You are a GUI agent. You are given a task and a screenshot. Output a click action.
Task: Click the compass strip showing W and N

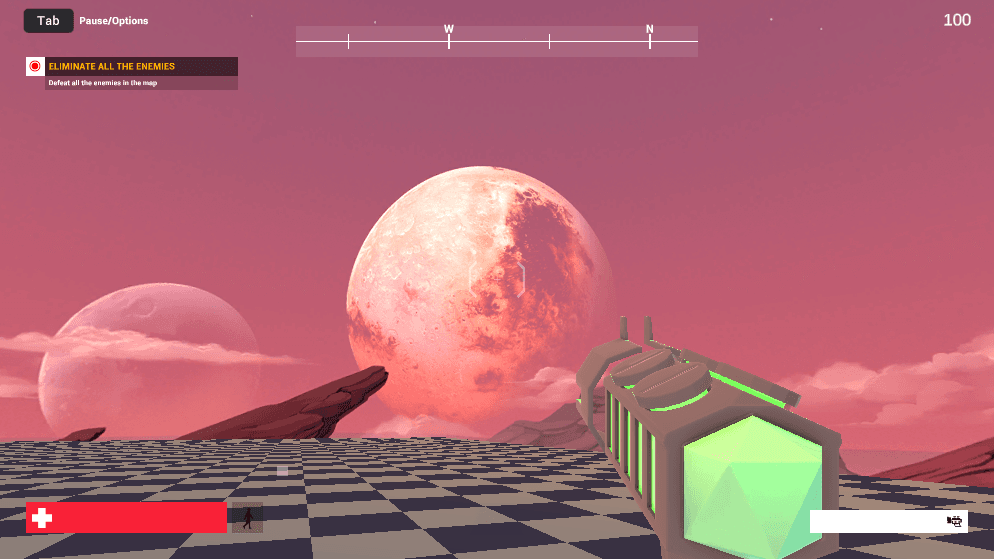tap(497, 41)
